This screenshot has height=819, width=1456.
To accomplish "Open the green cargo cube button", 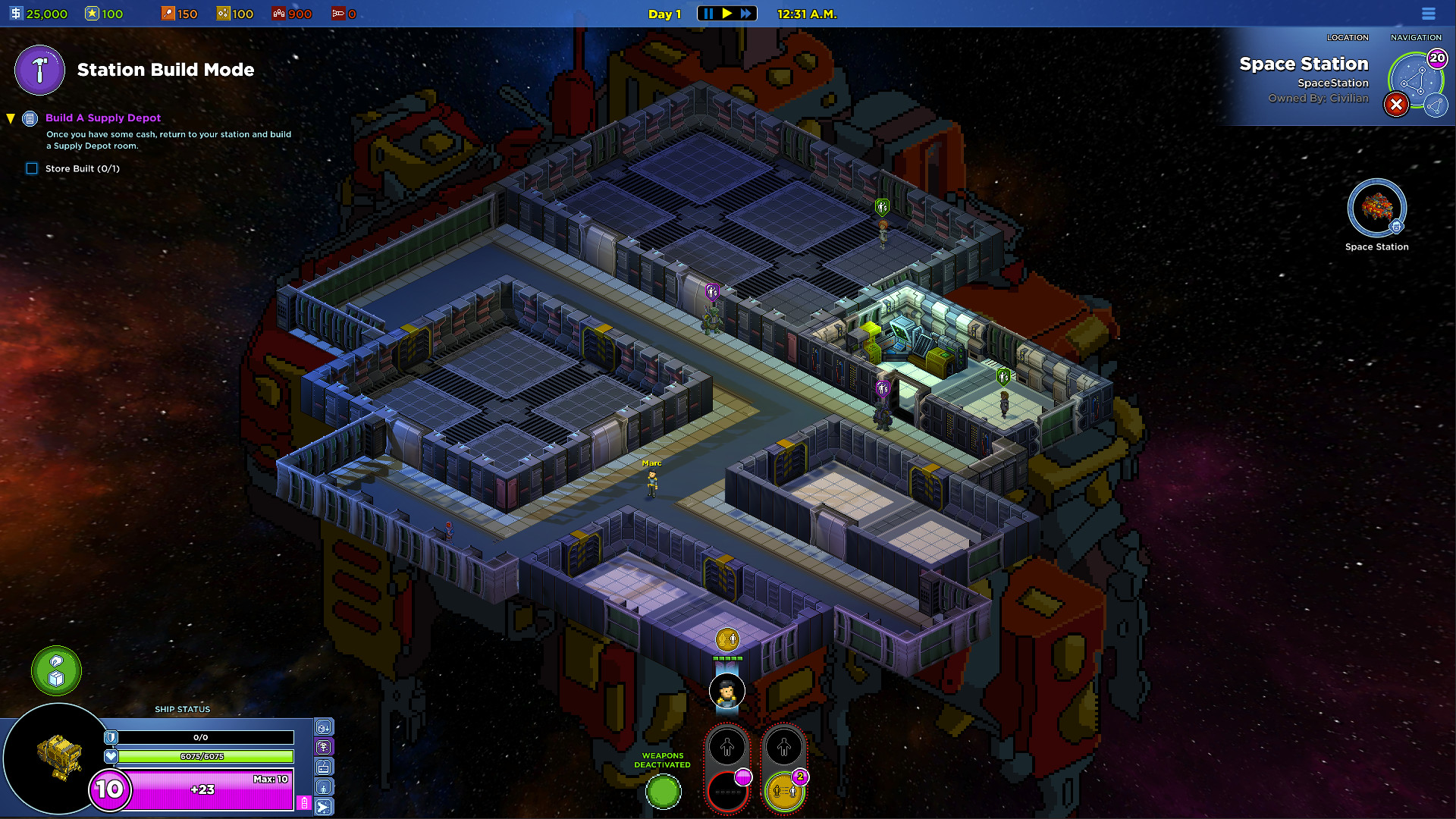I will [x=56, y=670].
